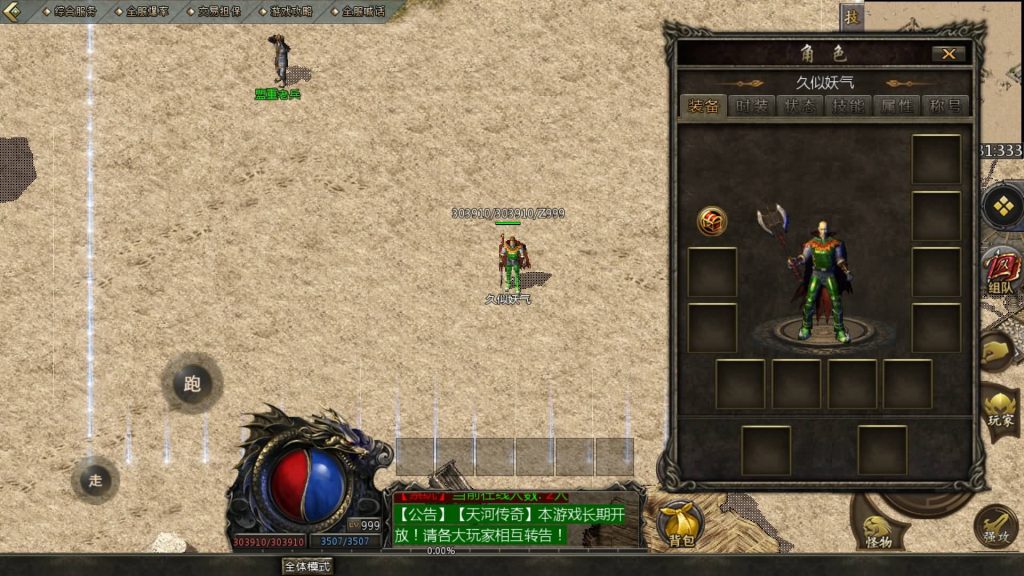Select the 装备 equipment tab
This screenshot has width=1024, height=576.
point(703,107)
